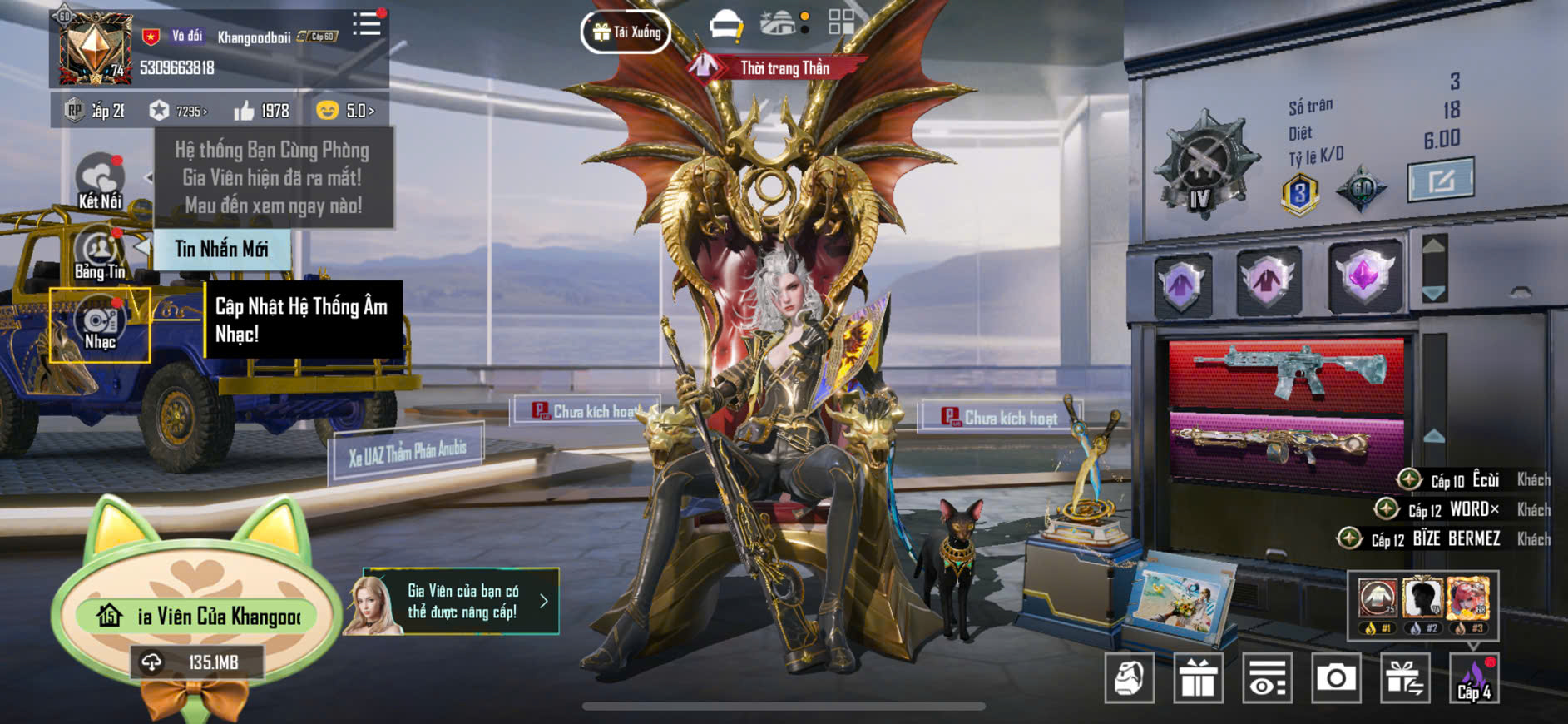View the 1978 likes counter
Viewport: 1568px width, 724px height.
pos(262,111)
